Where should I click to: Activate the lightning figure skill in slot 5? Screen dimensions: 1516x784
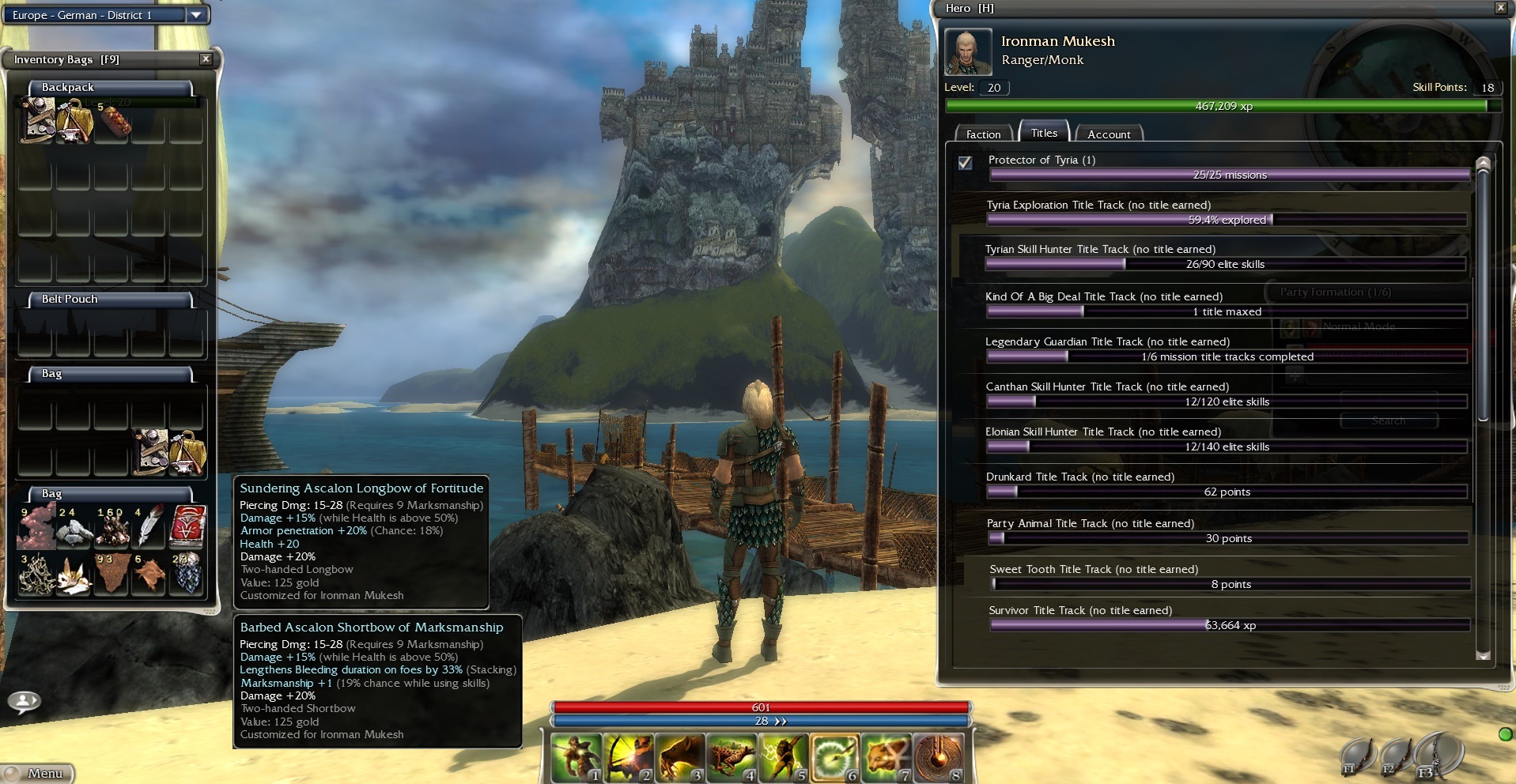[782, 757]
